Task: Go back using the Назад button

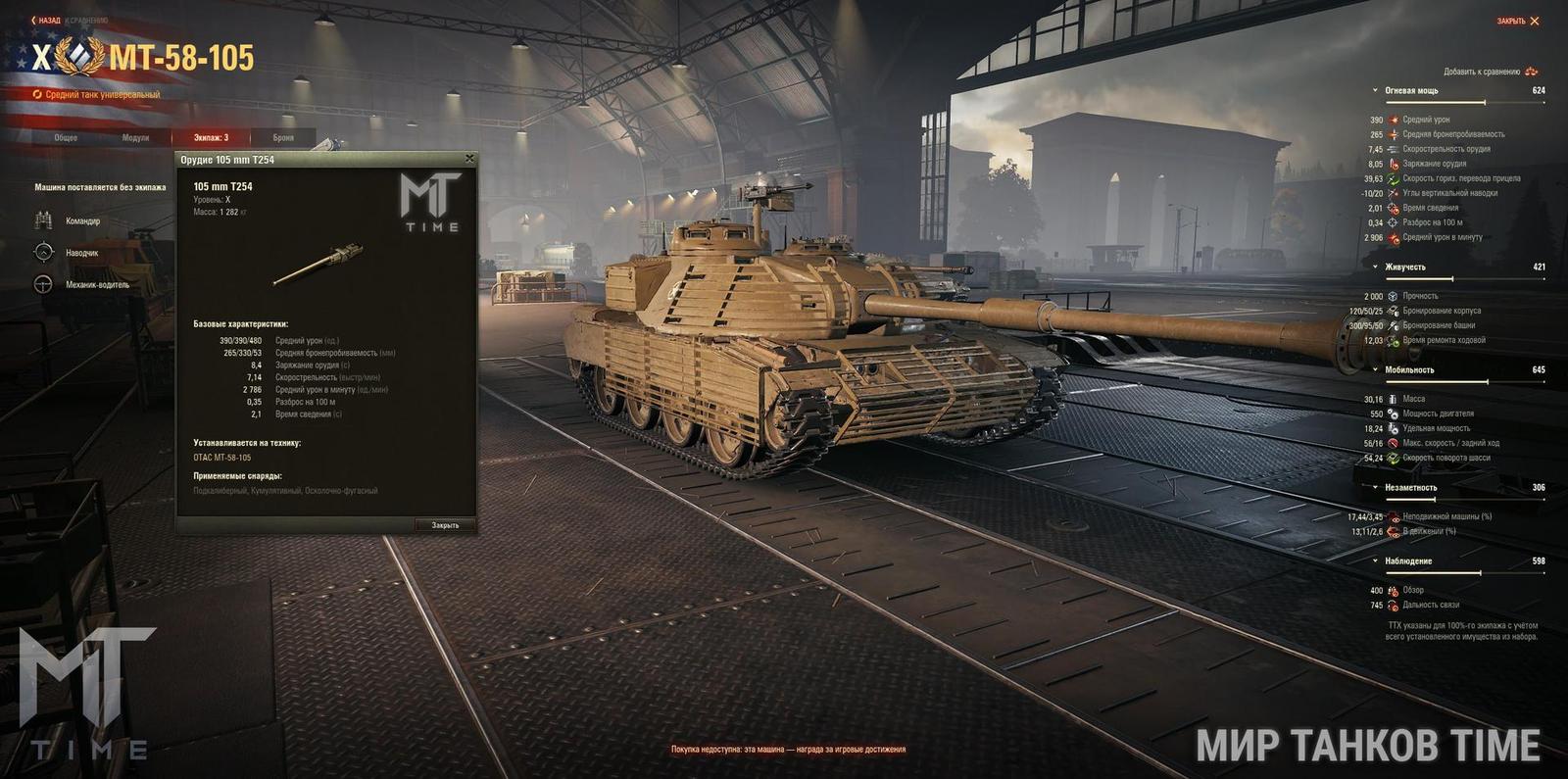Action: 46,21
